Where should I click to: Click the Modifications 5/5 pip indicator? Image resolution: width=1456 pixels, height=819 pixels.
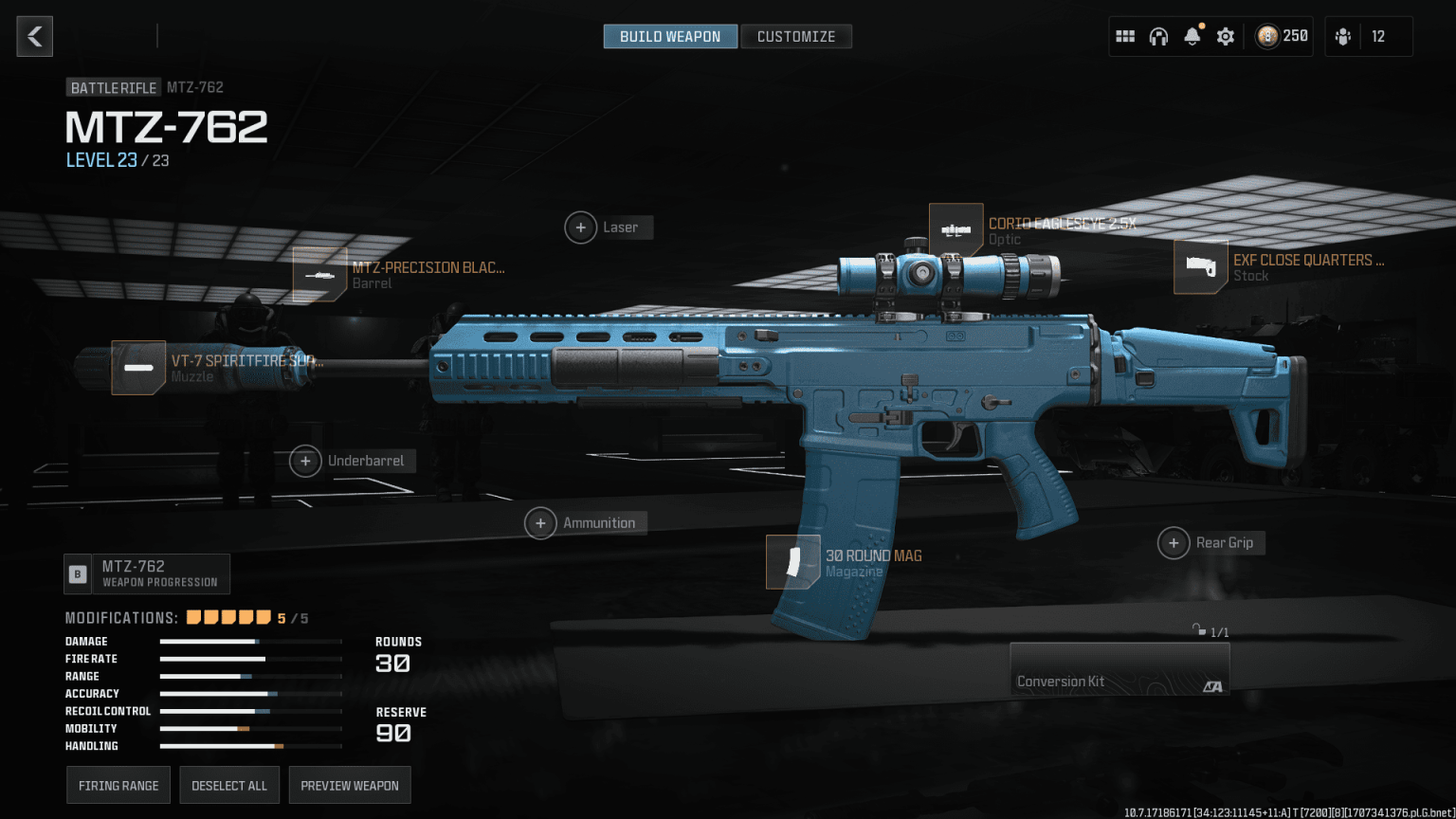tap(227, 616)
